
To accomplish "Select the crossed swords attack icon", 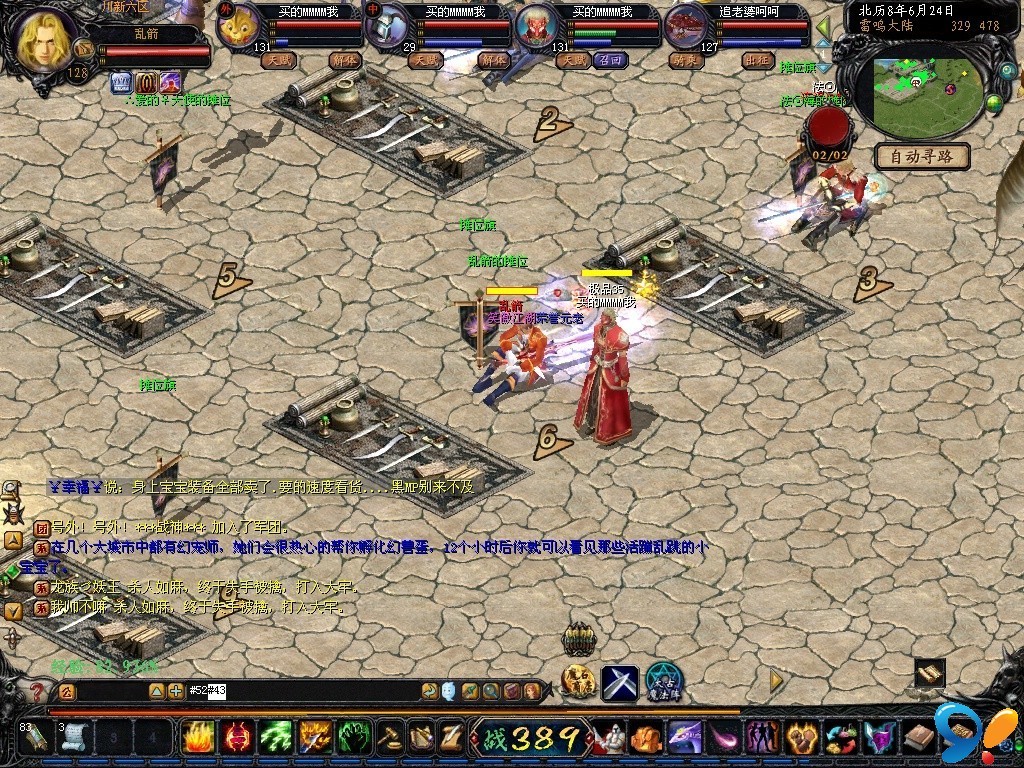I will click(620, 683).
